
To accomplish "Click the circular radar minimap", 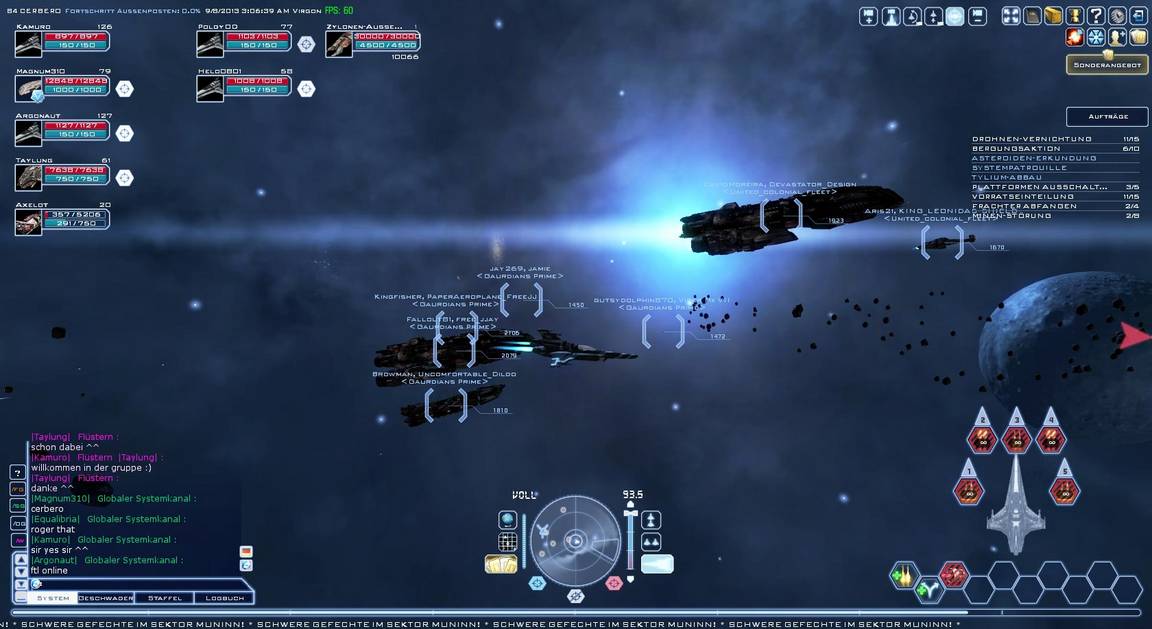I will click(x=576, y=541).
